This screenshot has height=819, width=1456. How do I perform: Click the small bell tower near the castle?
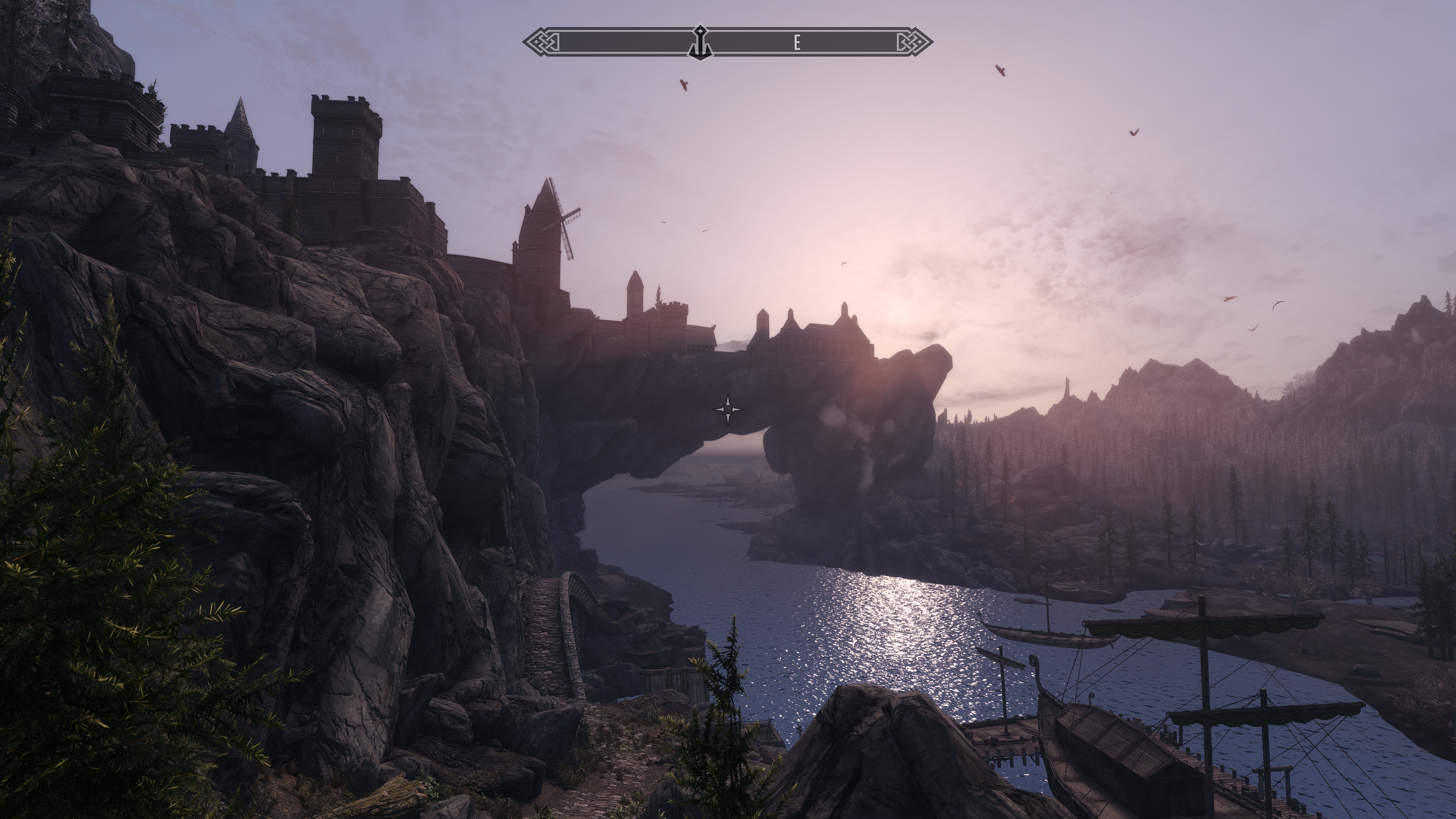point(636,297)
